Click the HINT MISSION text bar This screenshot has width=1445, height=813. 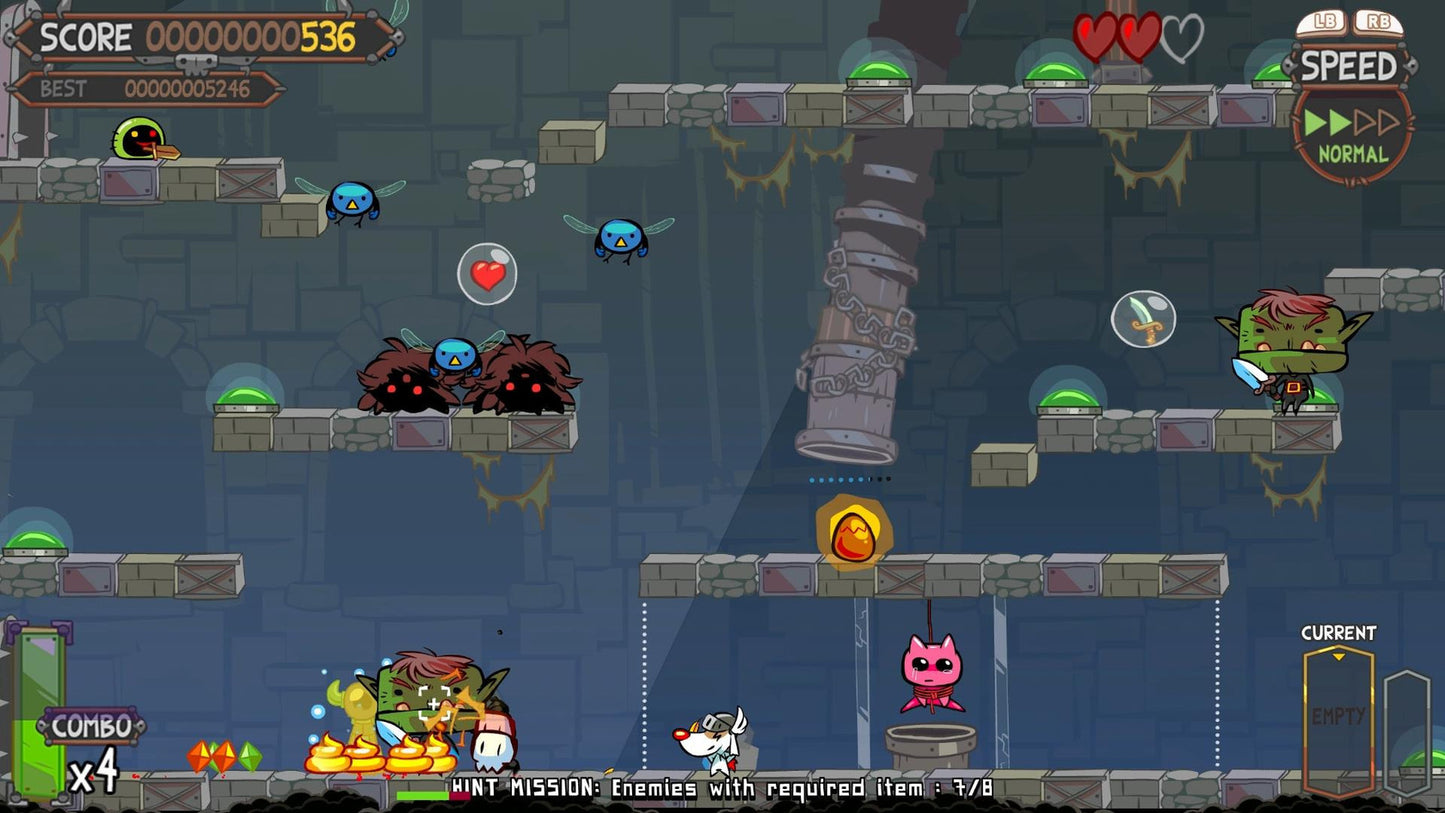(x=722, y=789)
